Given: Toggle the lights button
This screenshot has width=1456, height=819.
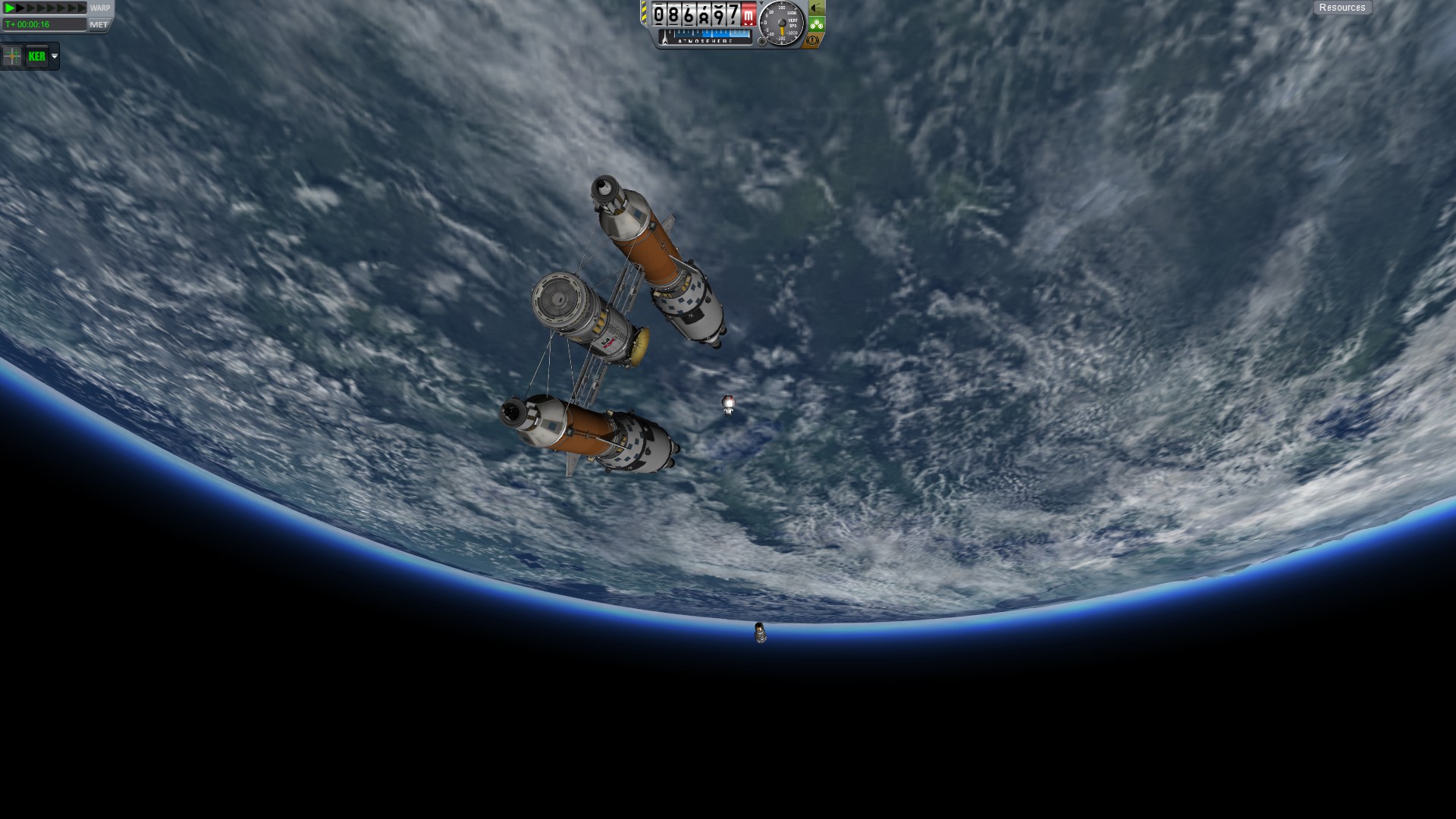Looking at the screenshot, I should click(x=816, y=8).
